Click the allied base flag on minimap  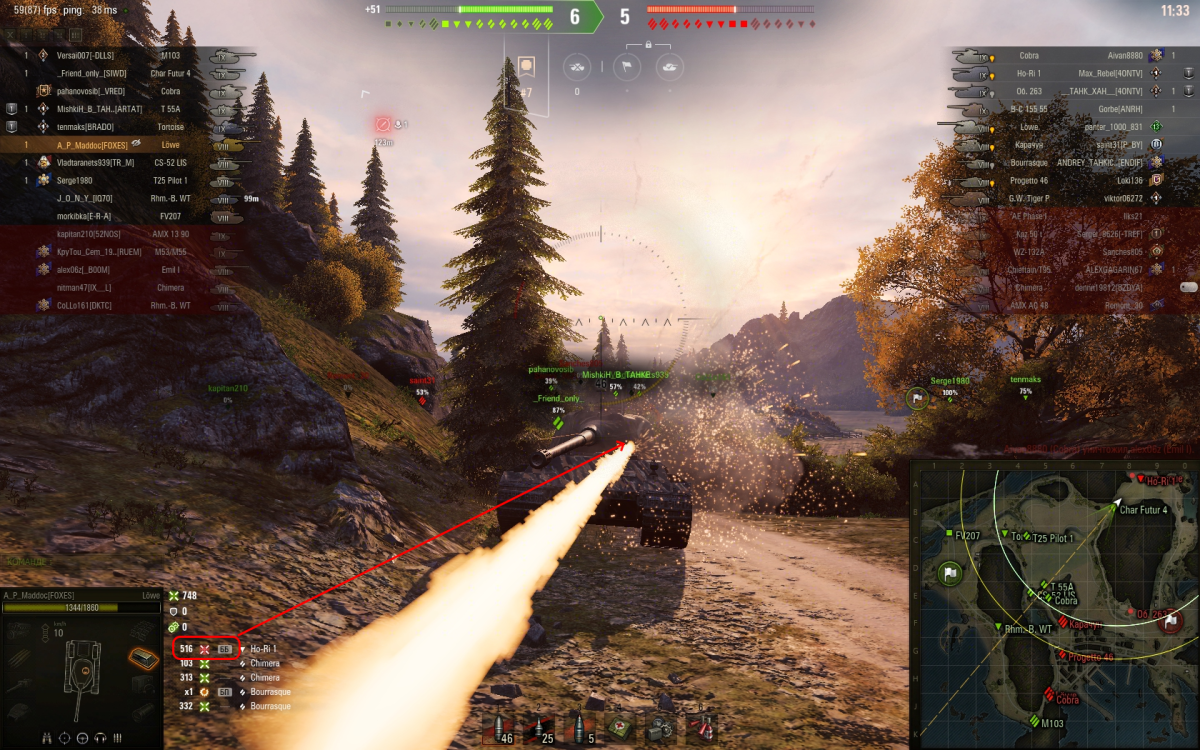coord(950,574)
